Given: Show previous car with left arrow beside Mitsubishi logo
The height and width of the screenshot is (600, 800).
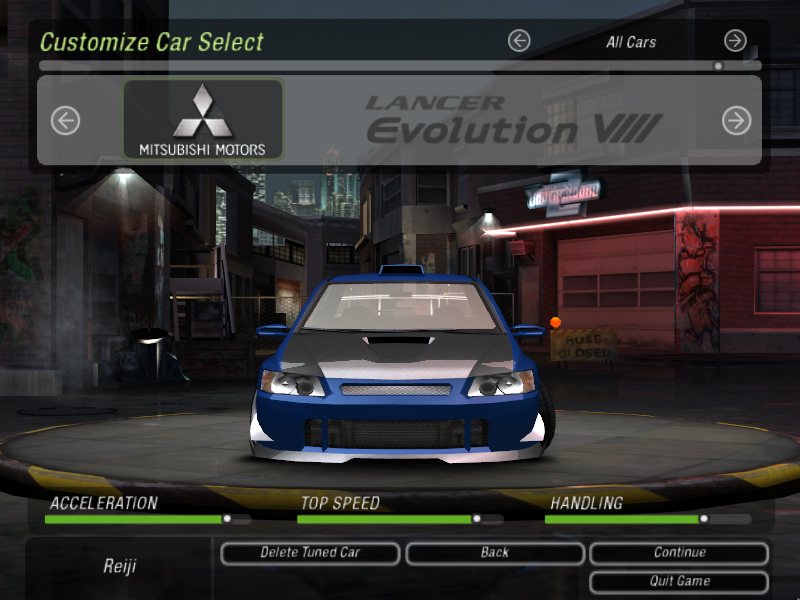Looking at the screenshot, I should pos(65,121).
